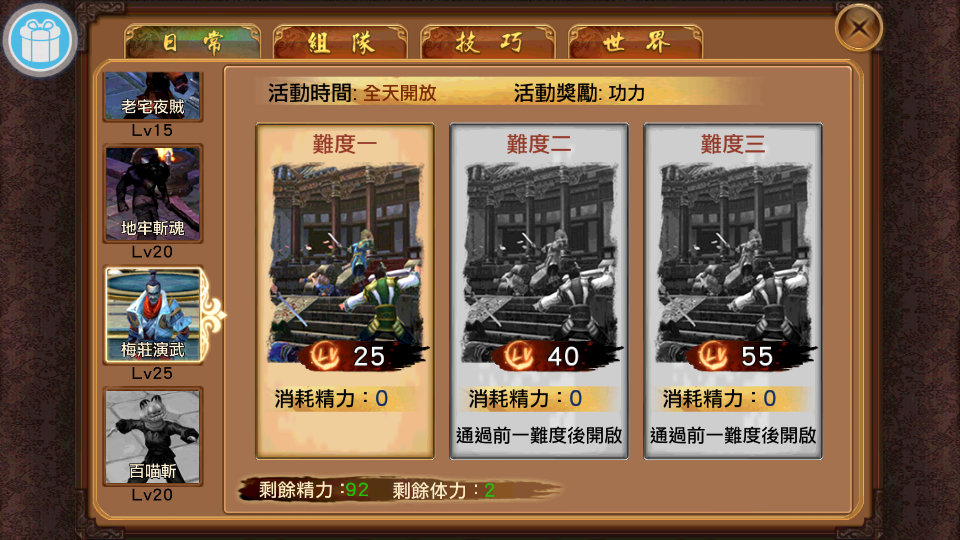
Task: Close the activity window
Action: point(858,28)
